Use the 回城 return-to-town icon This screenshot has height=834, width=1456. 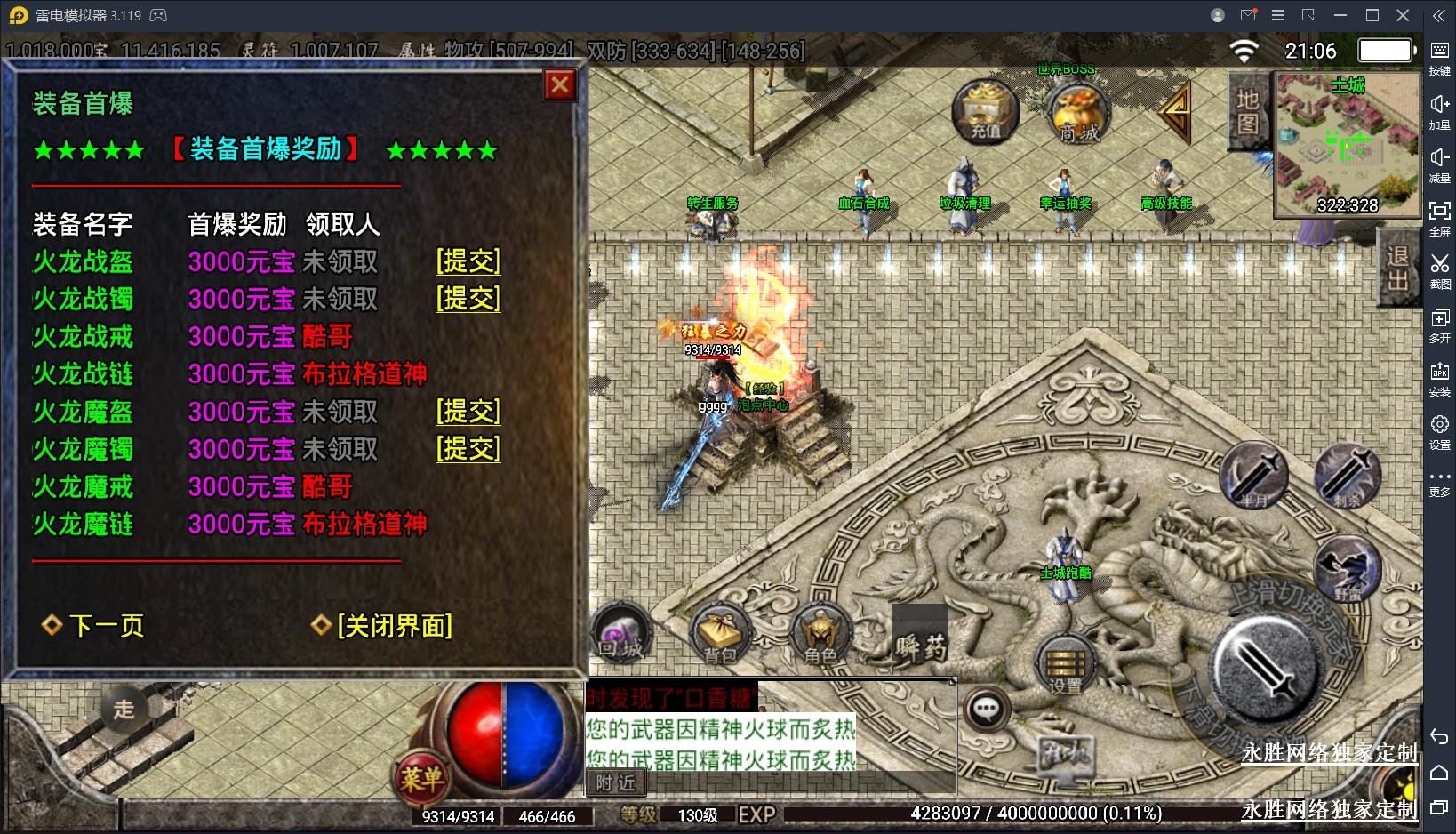(621, 635)
